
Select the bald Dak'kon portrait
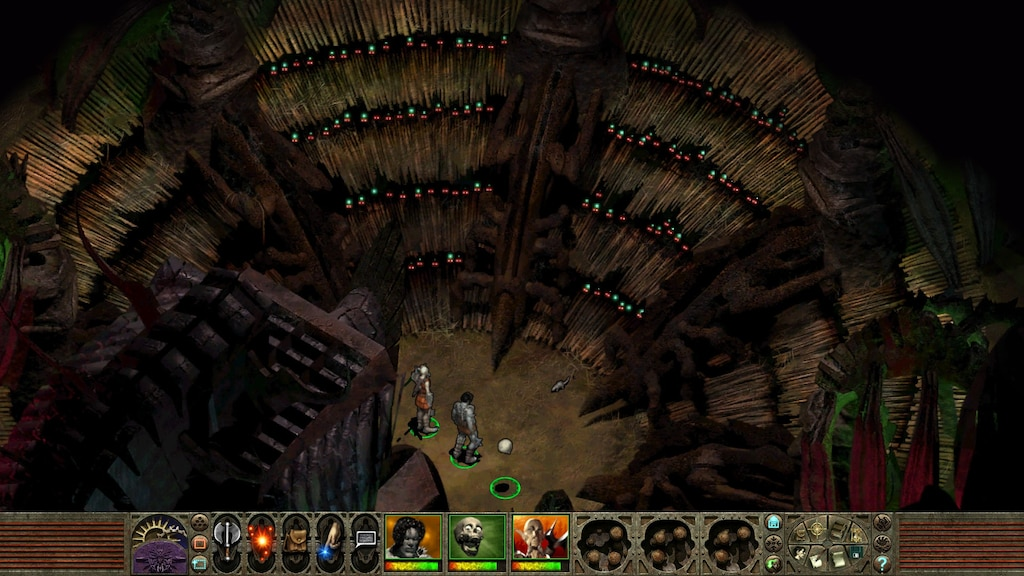540,538
